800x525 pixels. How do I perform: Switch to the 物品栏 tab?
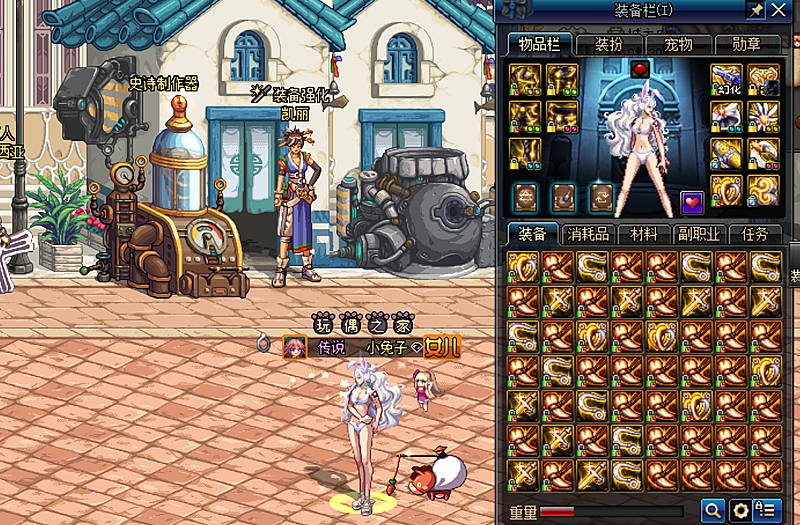(x=538, y=44)
